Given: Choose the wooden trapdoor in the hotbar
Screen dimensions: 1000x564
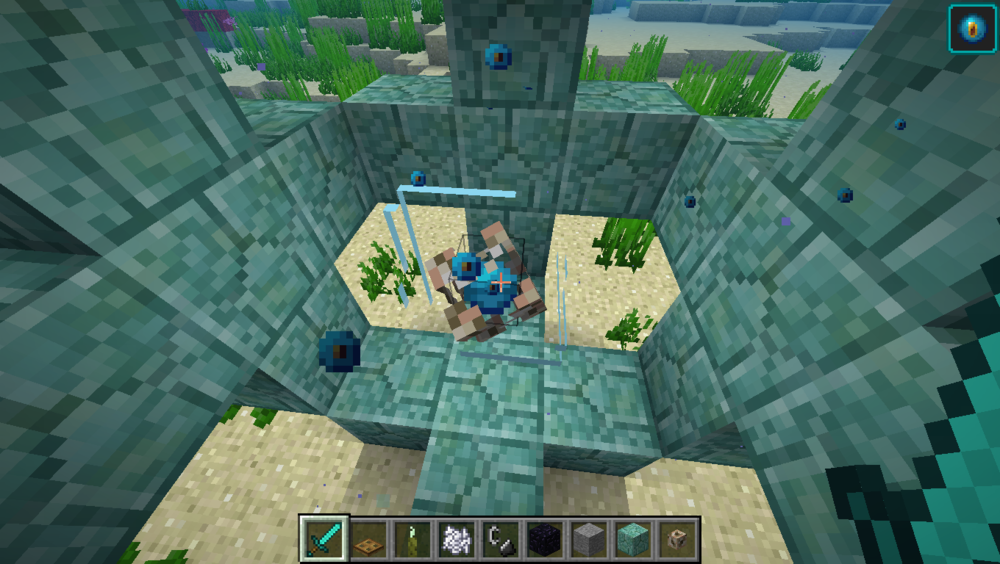Looking at the screenshot, I should (x=368, y=540).
